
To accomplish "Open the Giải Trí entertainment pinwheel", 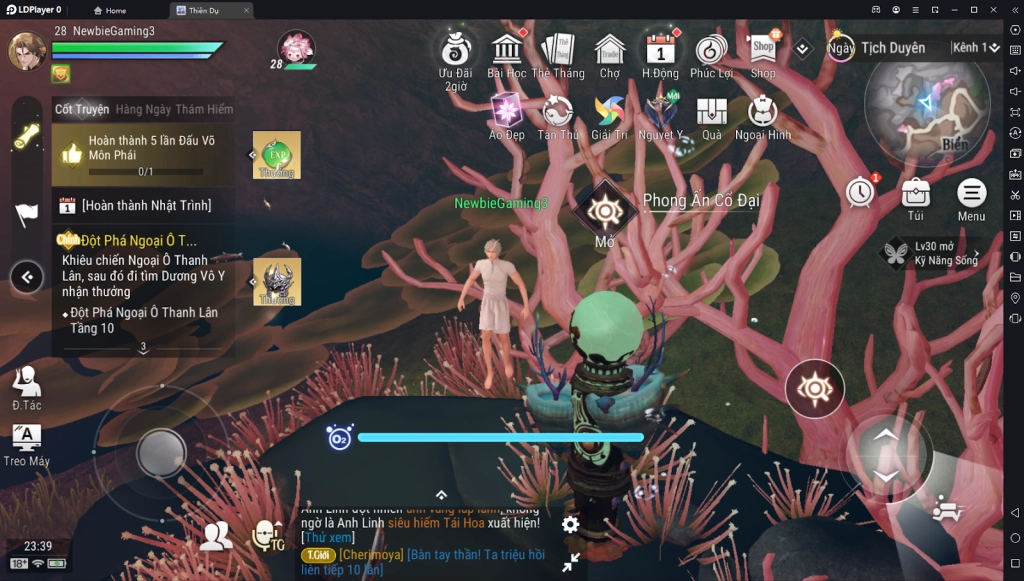I will (x=608, y=112).
